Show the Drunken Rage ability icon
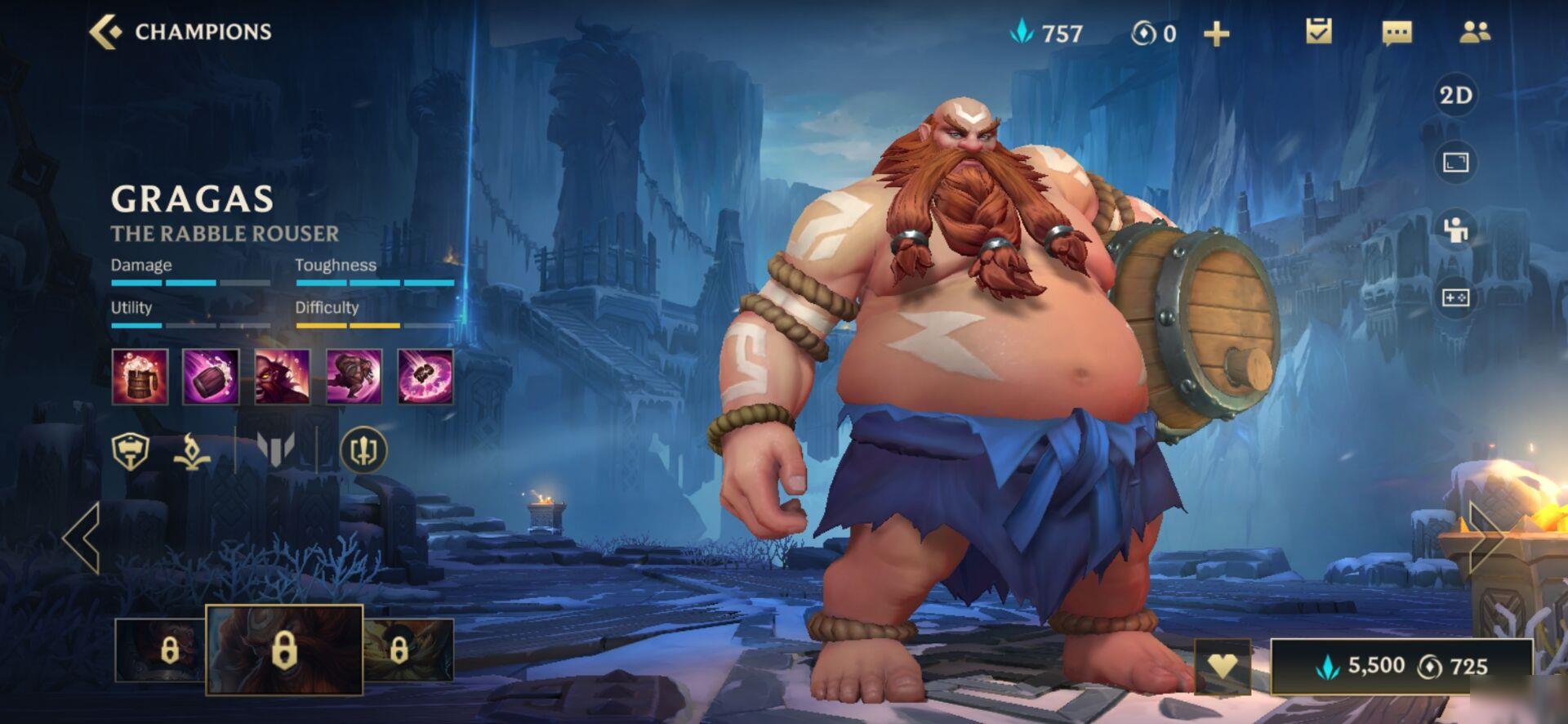This screenshot has width=1568, height=724. [282, 377]
